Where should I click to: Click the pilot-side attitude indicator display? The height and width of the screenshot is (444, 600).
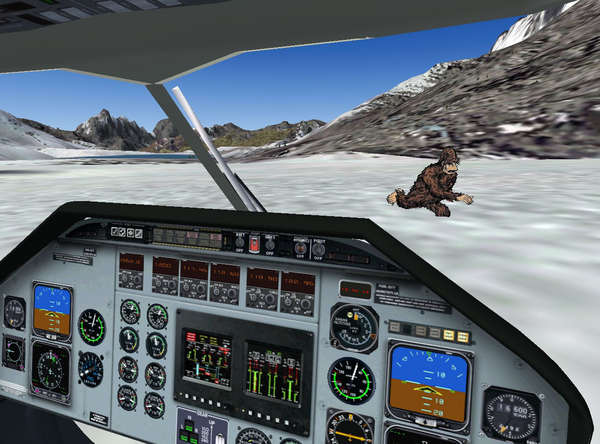click(52, 309)
